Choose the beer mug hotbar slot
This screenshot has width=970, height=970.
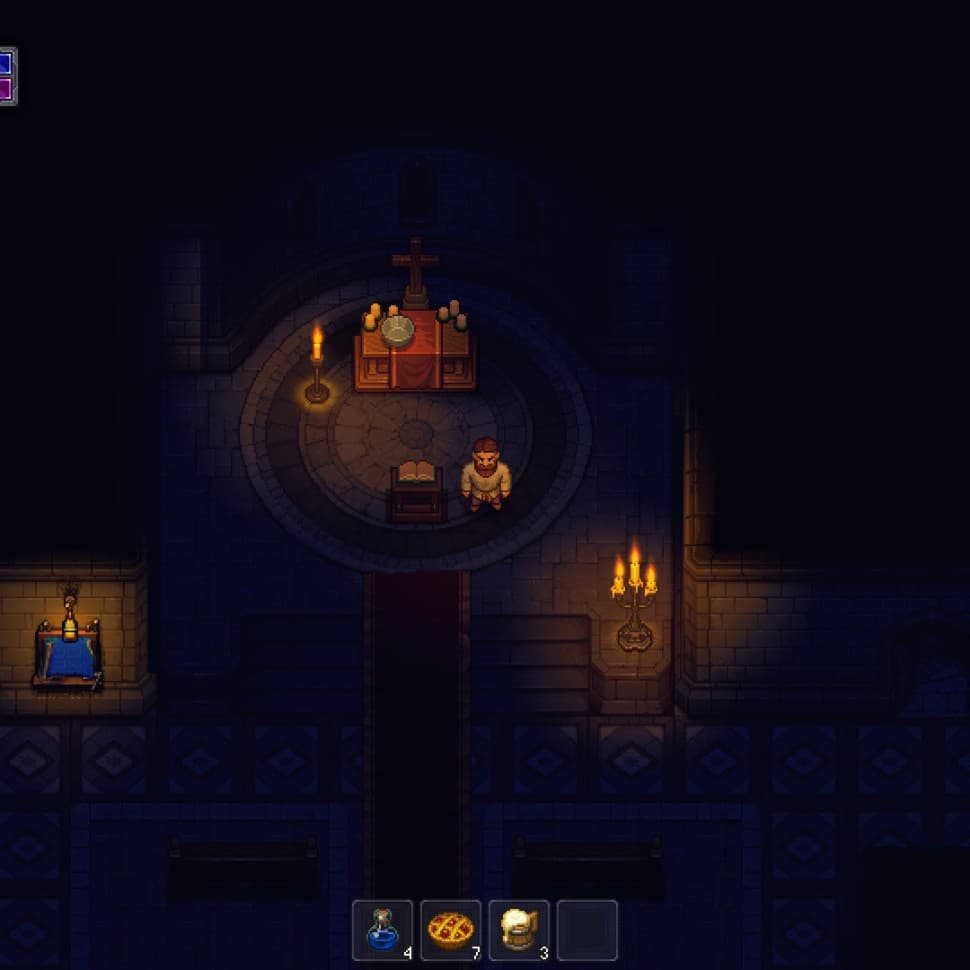point(518,930)
